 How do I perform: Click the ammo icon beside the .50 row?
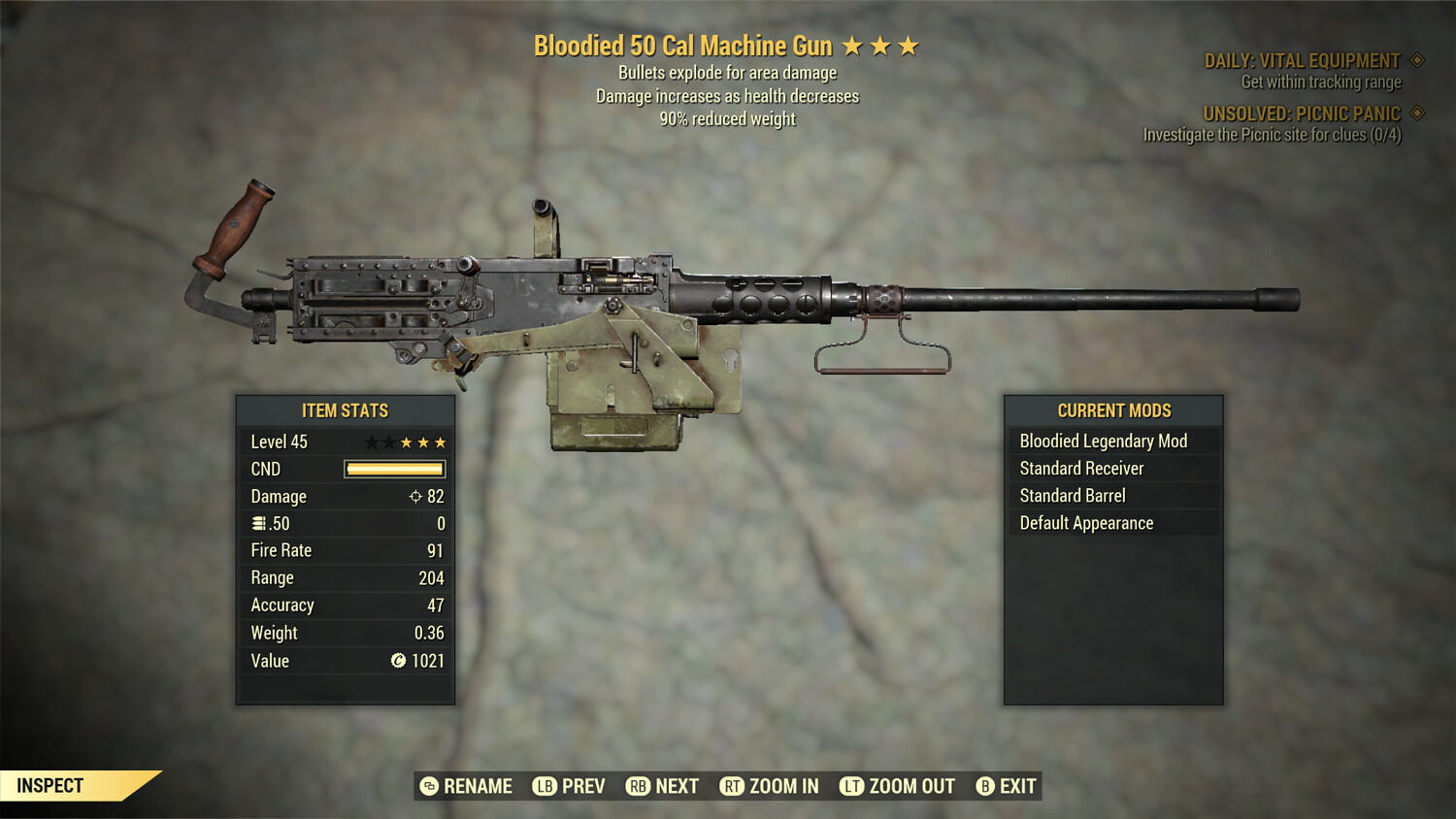pos(258,523)
